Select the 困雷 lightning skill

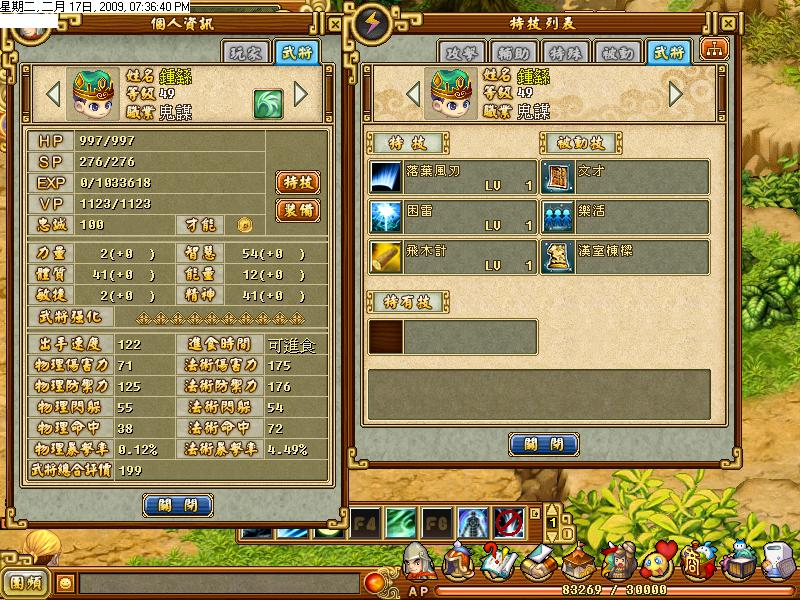point(452,217)
